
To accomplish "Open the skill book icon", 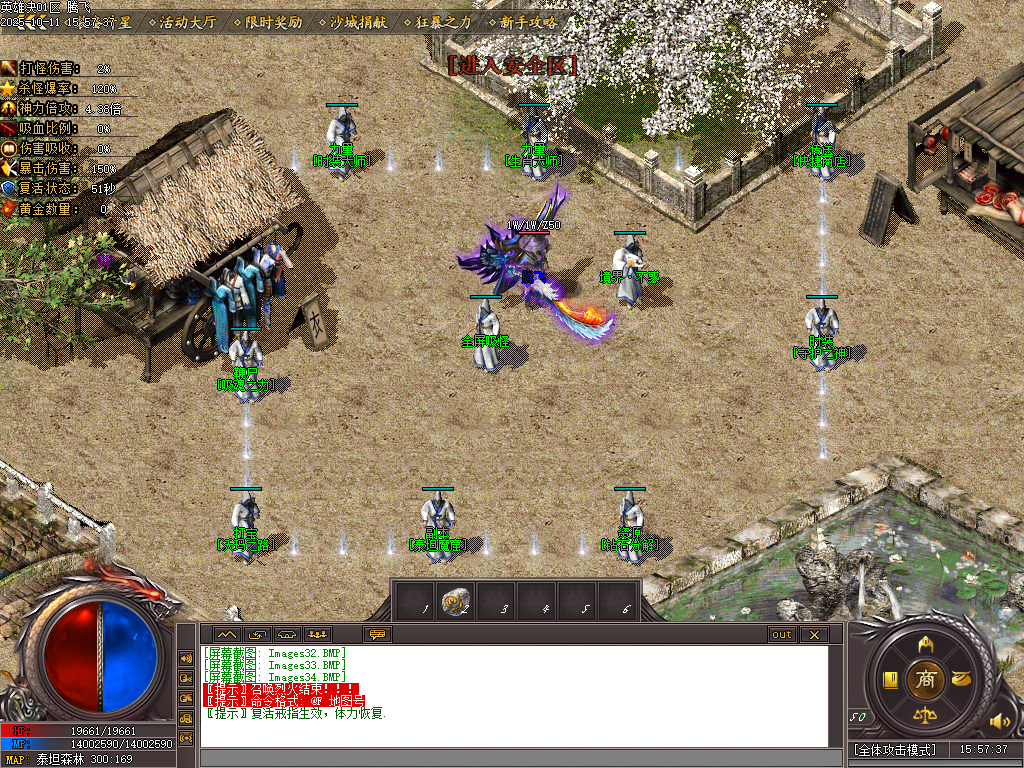I will [x=889, y=680].
